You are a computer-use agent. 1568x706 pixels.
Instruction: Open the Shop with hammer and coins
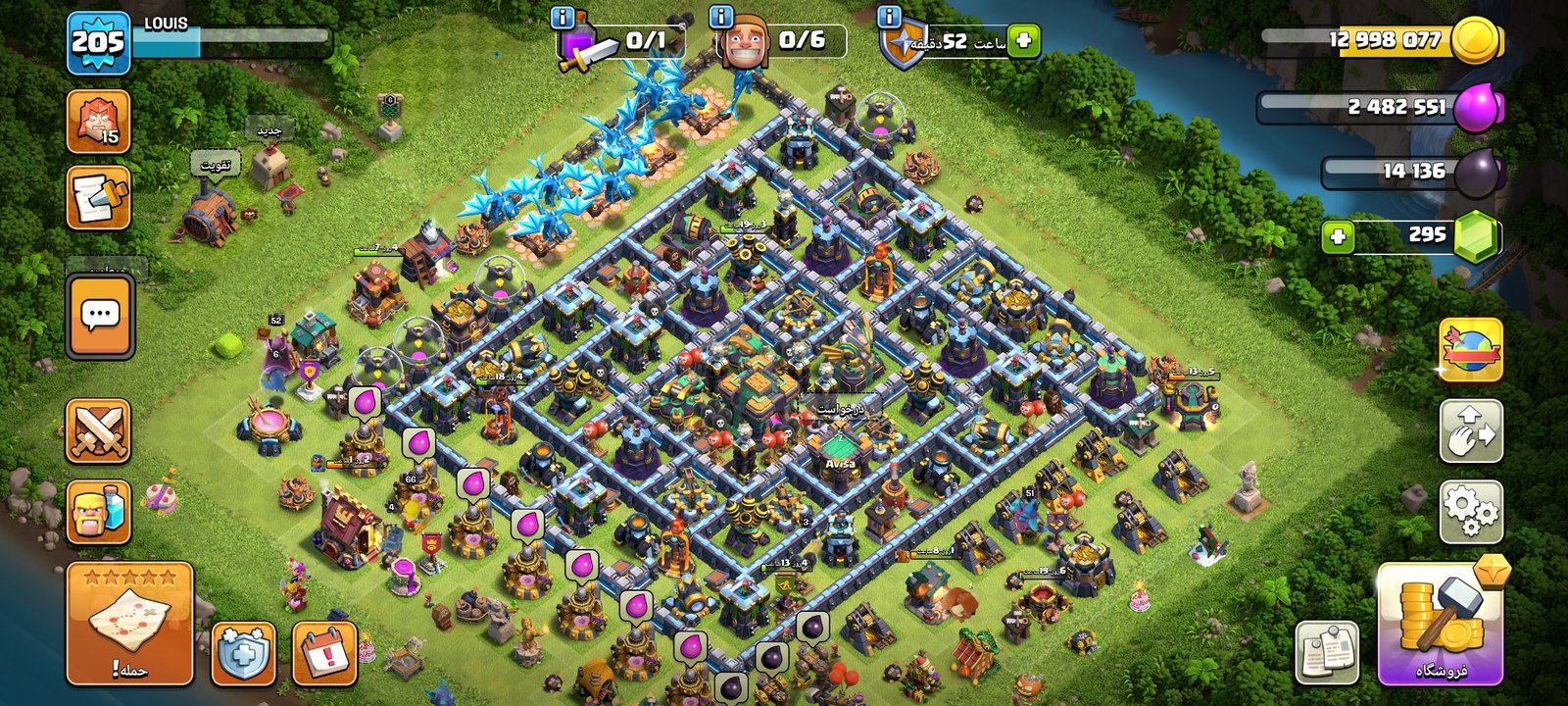point(1440,624)
